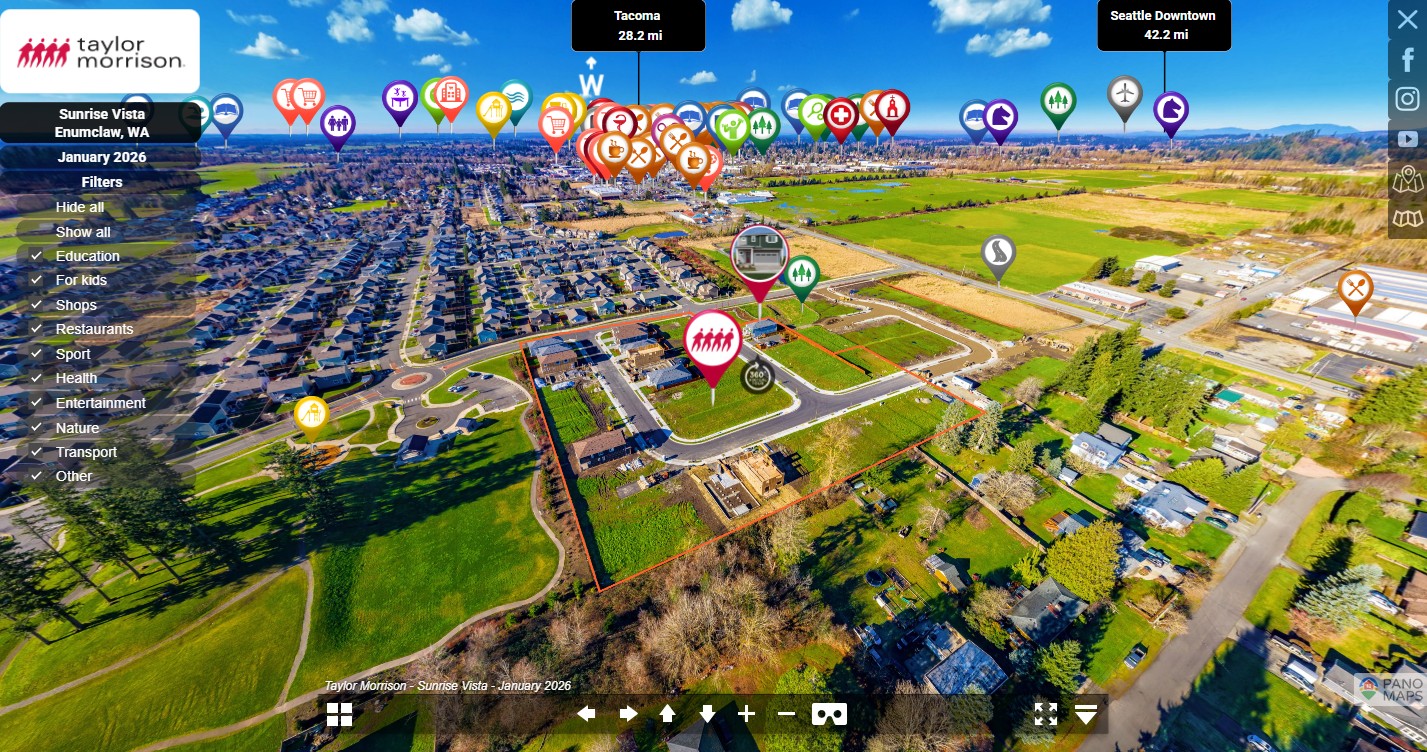Toggle the Education filter

pos(87,256)
